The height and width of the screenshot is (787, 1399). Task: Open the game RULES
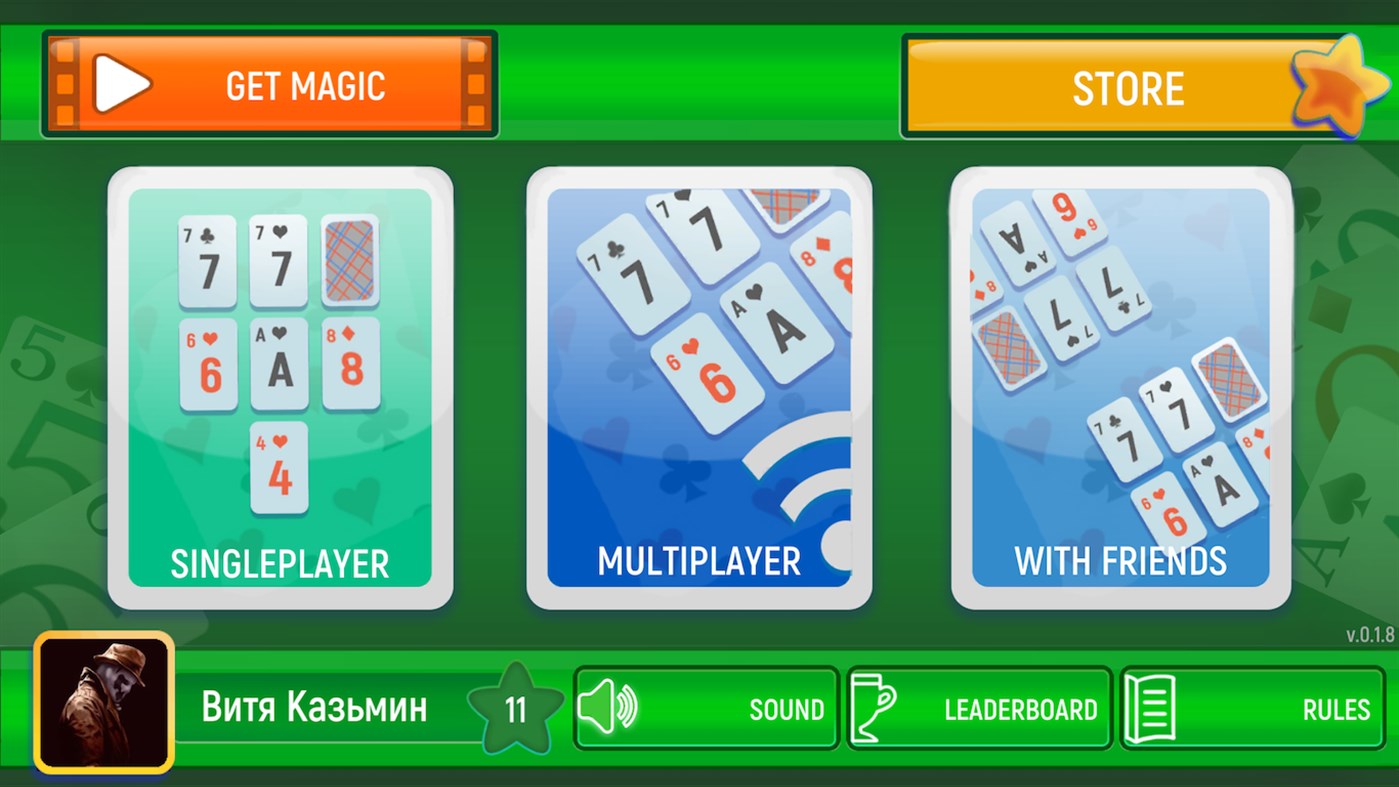1253,708
